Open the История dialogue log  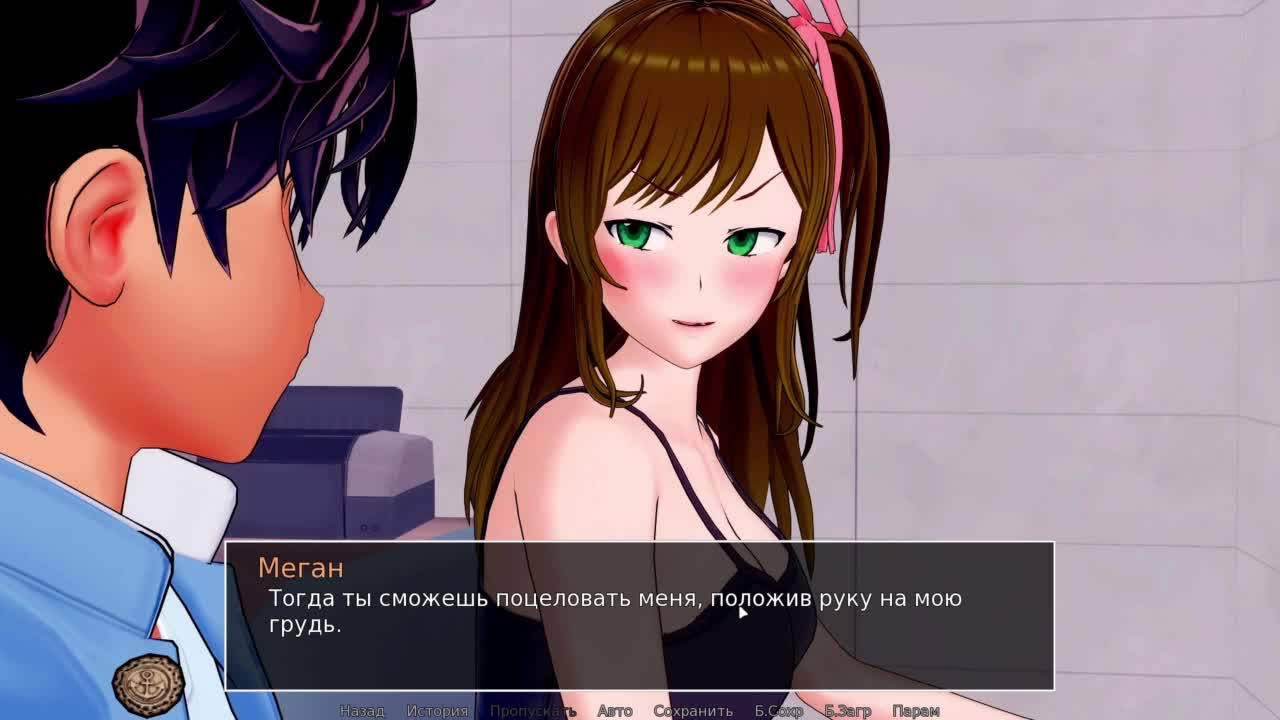click(x=437, y=711)
